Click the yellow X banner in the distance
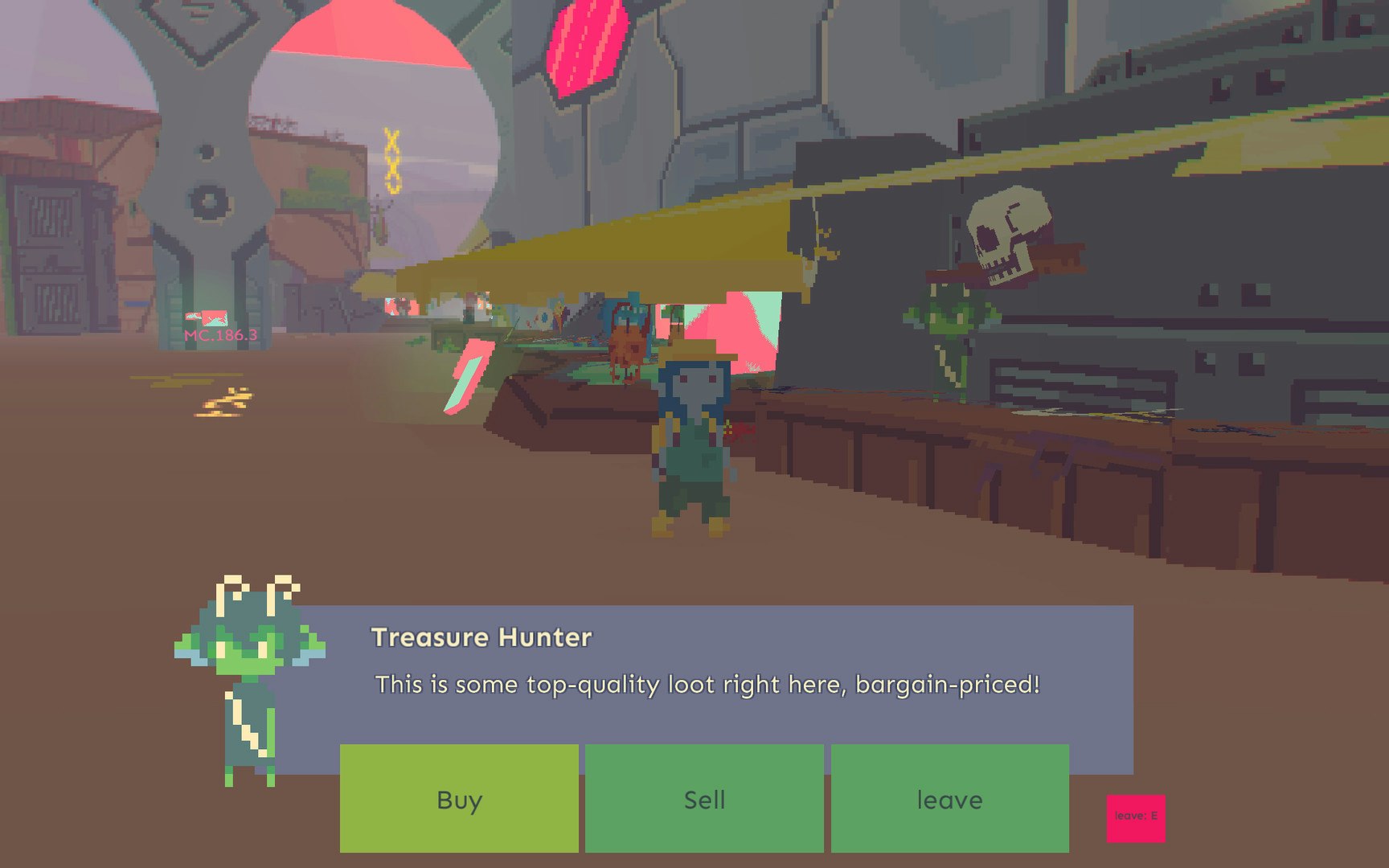This screenshot has height=868, width=1389. click(x=391, y=161)
